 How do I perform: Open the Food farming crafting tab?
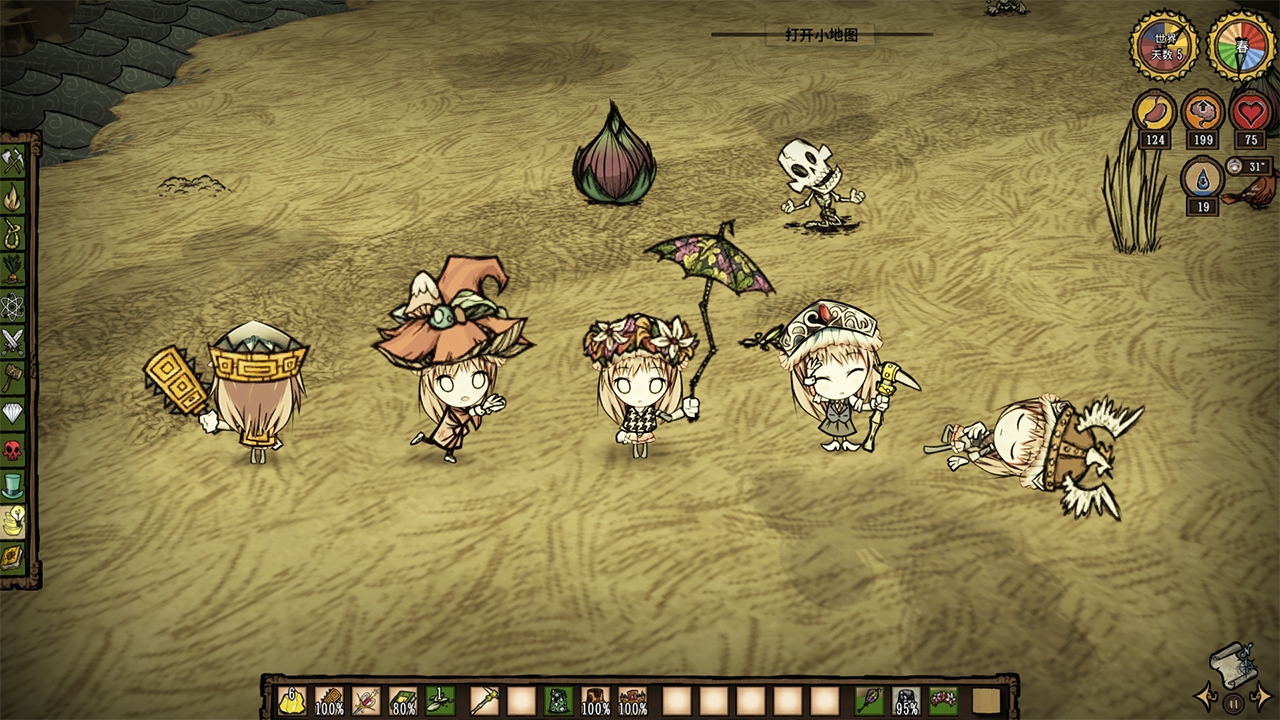pyautogui.click(x=13, y=269)
